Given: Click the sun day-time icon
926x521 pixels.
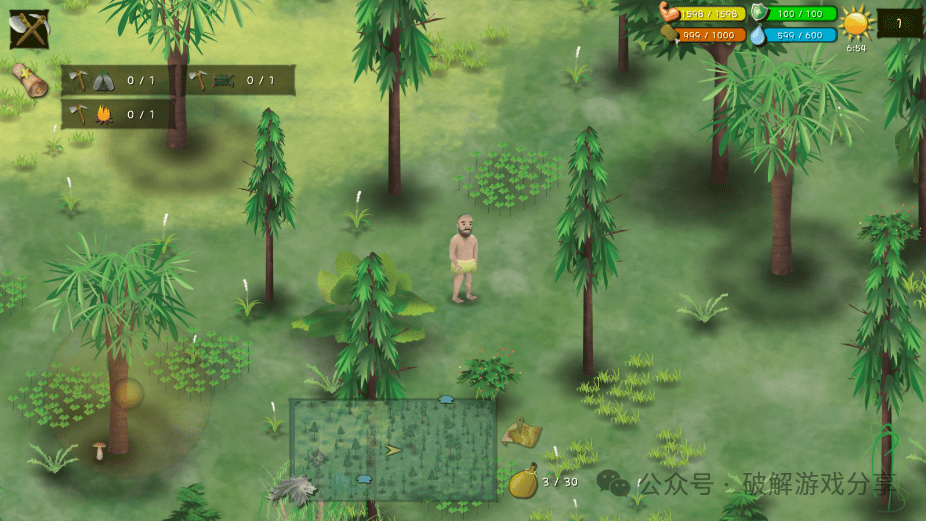Looking at the screenshot, I should click(x=856, y=23).
